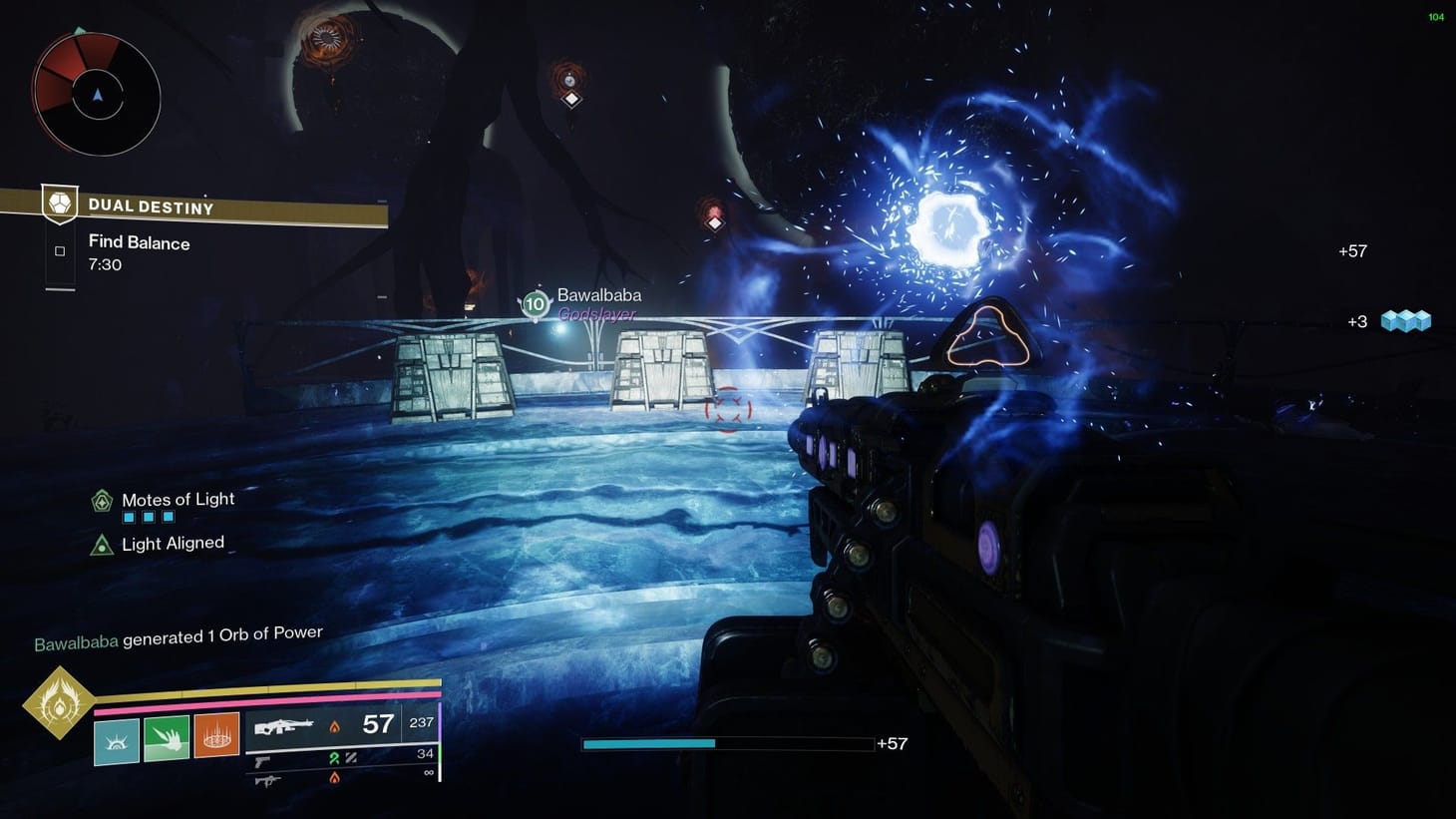
Task: Click the Bawalbaba name in the kill feed
Action: 75,638
